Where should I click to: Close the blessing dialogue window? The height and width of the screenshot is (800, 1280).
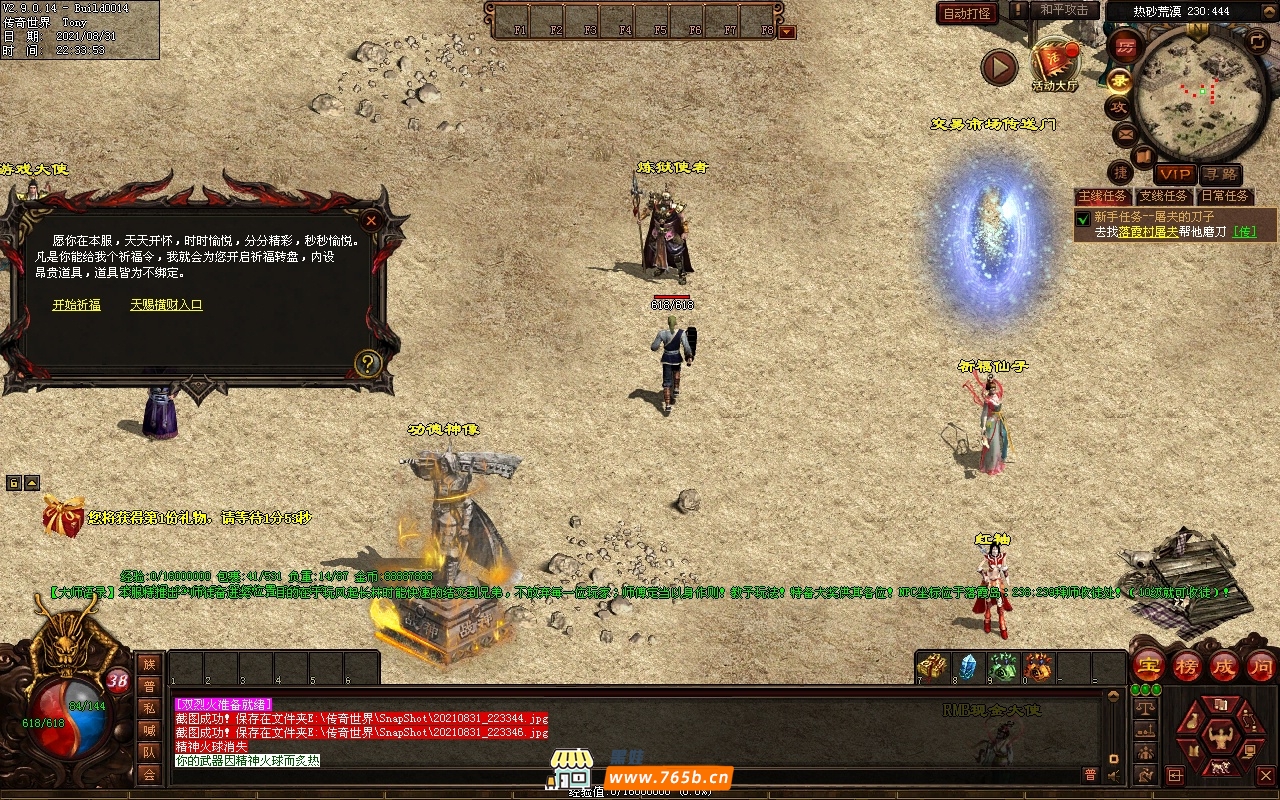(371, 220)
